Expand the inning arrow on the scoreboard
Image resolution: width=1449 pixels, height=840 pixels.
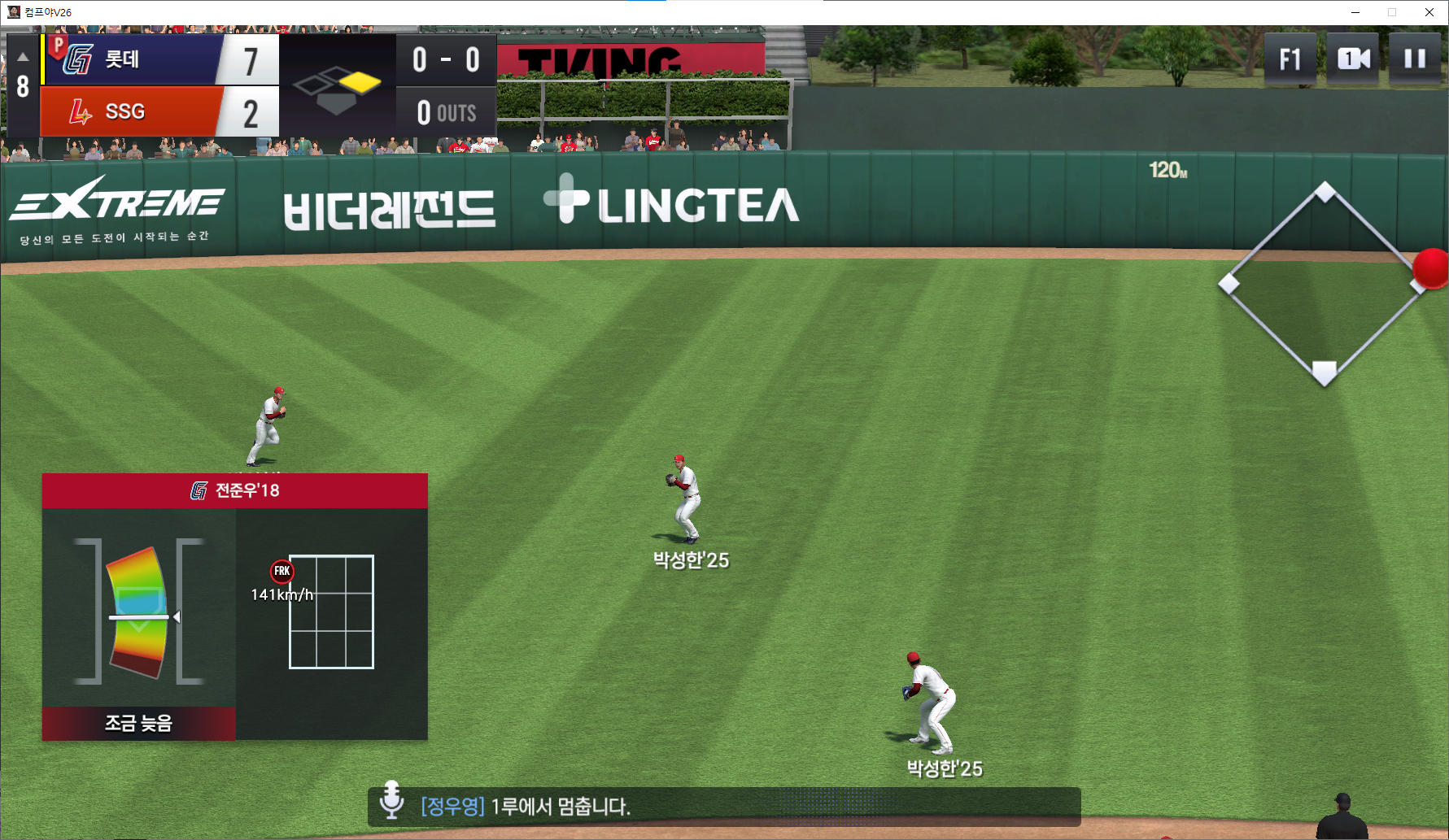23,57
